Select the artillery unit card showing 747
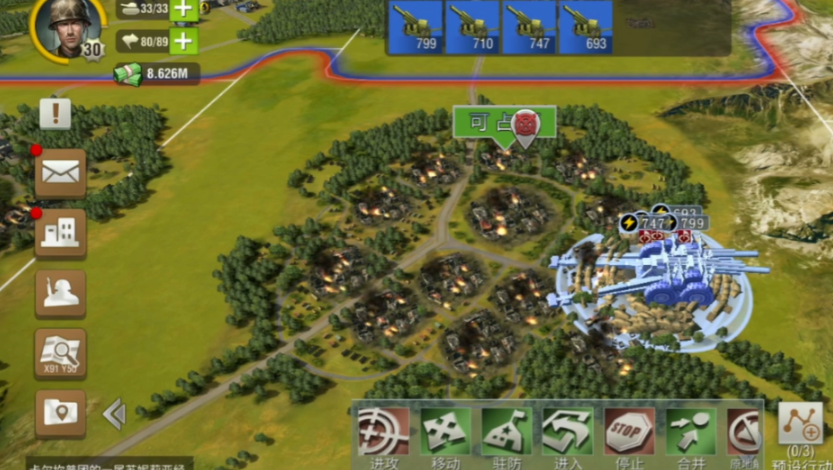Screen dimensions: 833x470 tap(528, 26)
